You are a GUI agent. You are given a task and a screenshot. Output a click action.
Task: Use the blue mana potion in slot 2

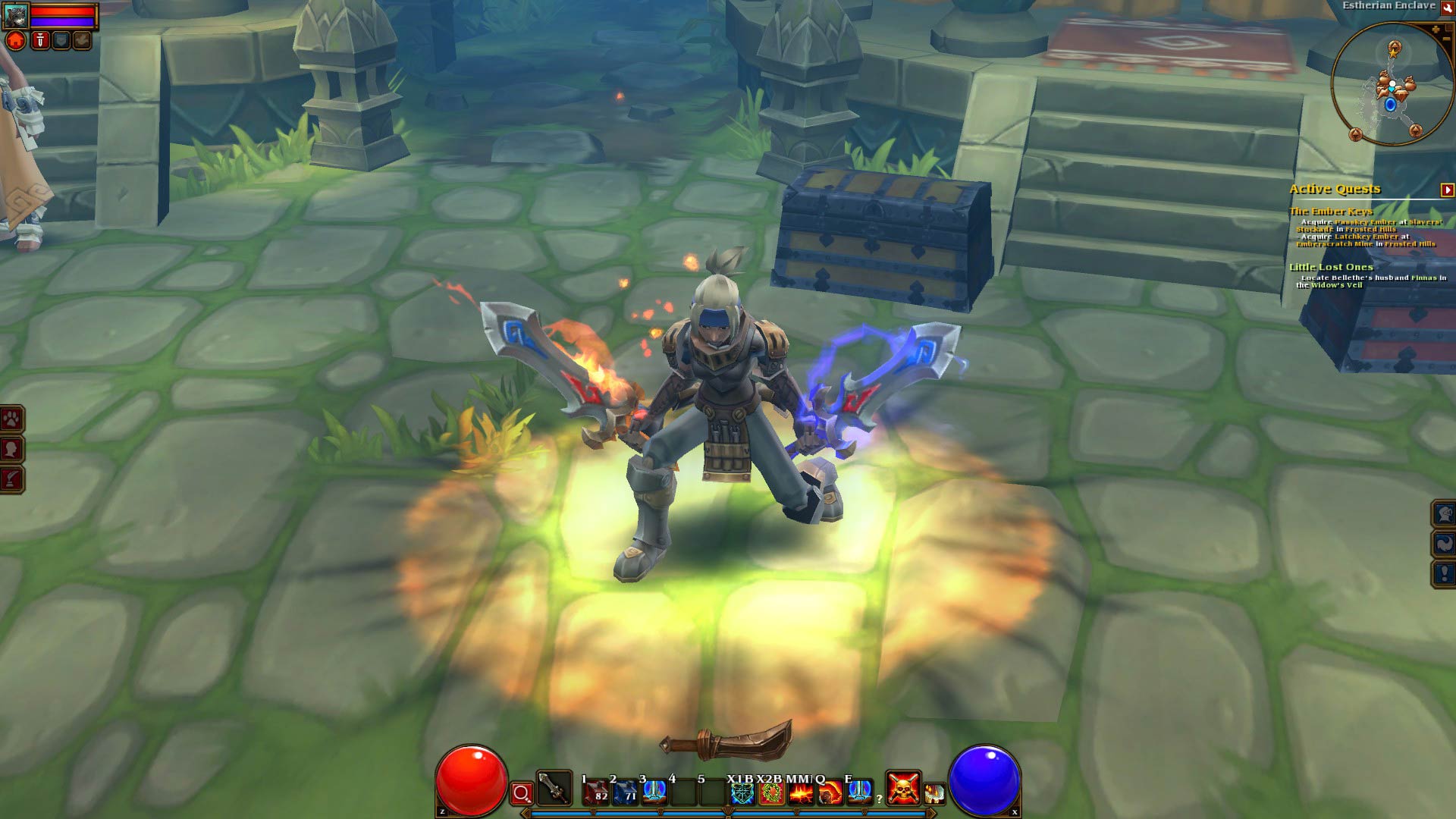(x=625, y=792)
